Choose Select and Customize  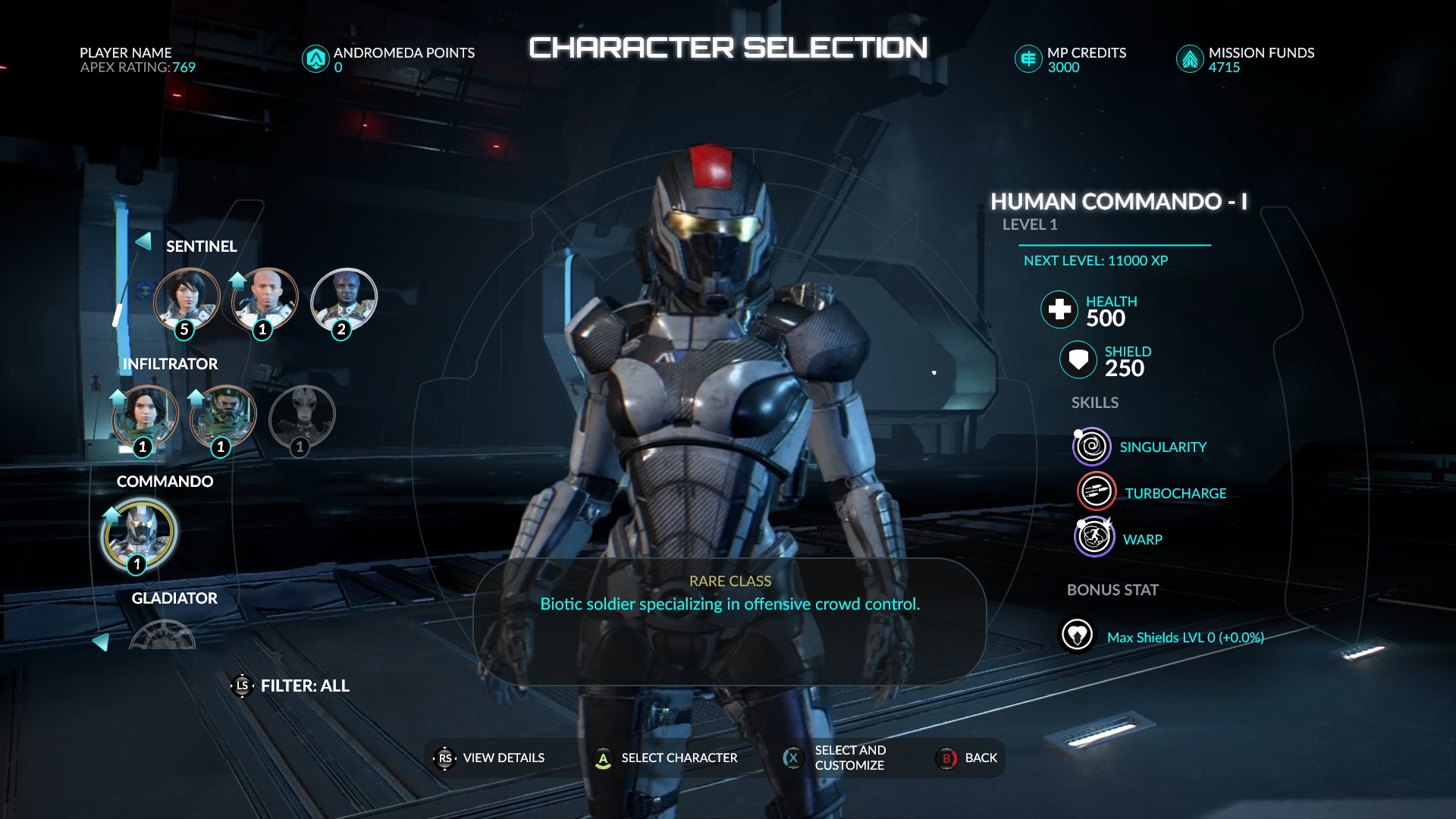(836, 758)
